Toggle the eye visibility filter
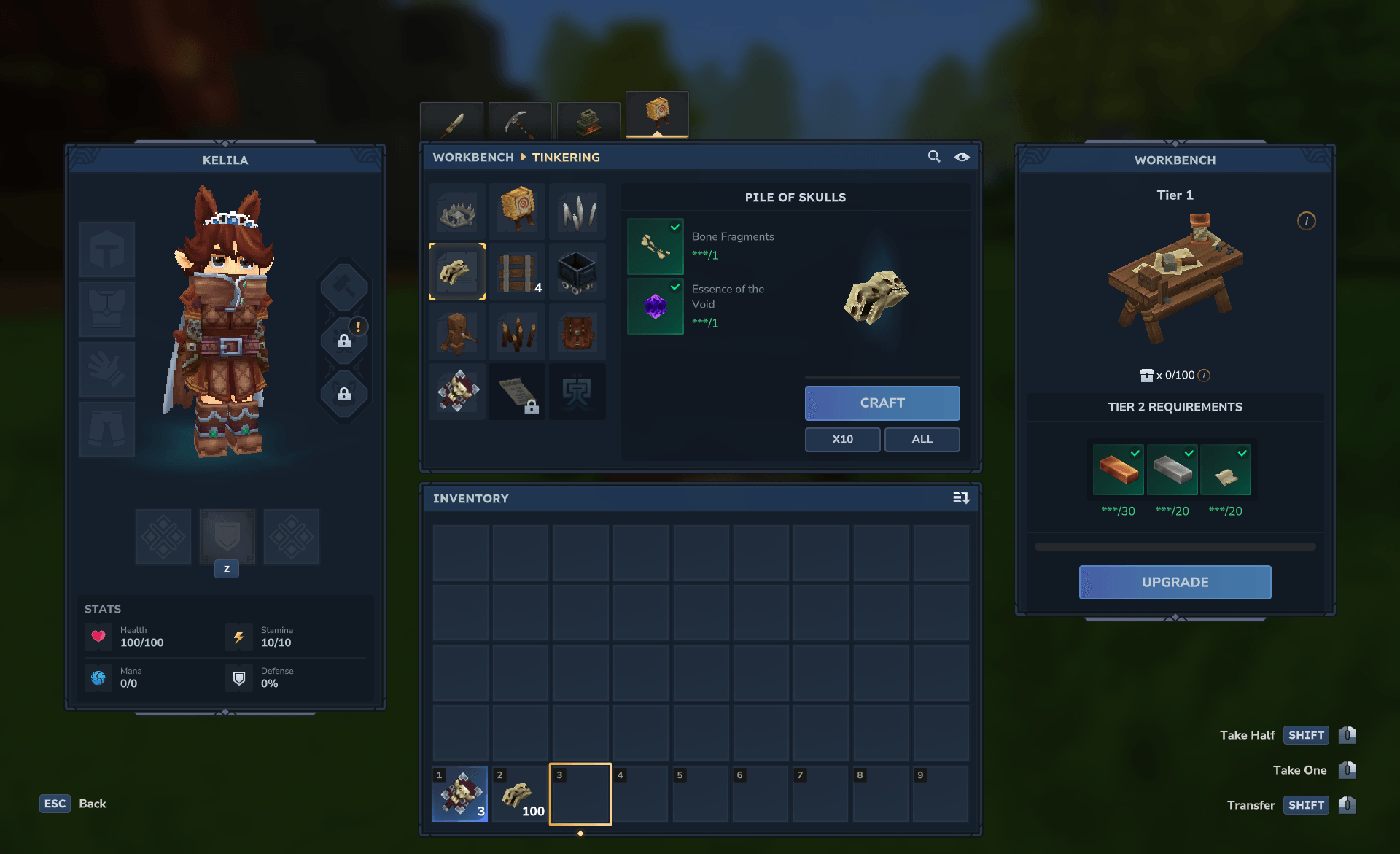This screenshot has height=854, width=1400. [x=962, y=157]
